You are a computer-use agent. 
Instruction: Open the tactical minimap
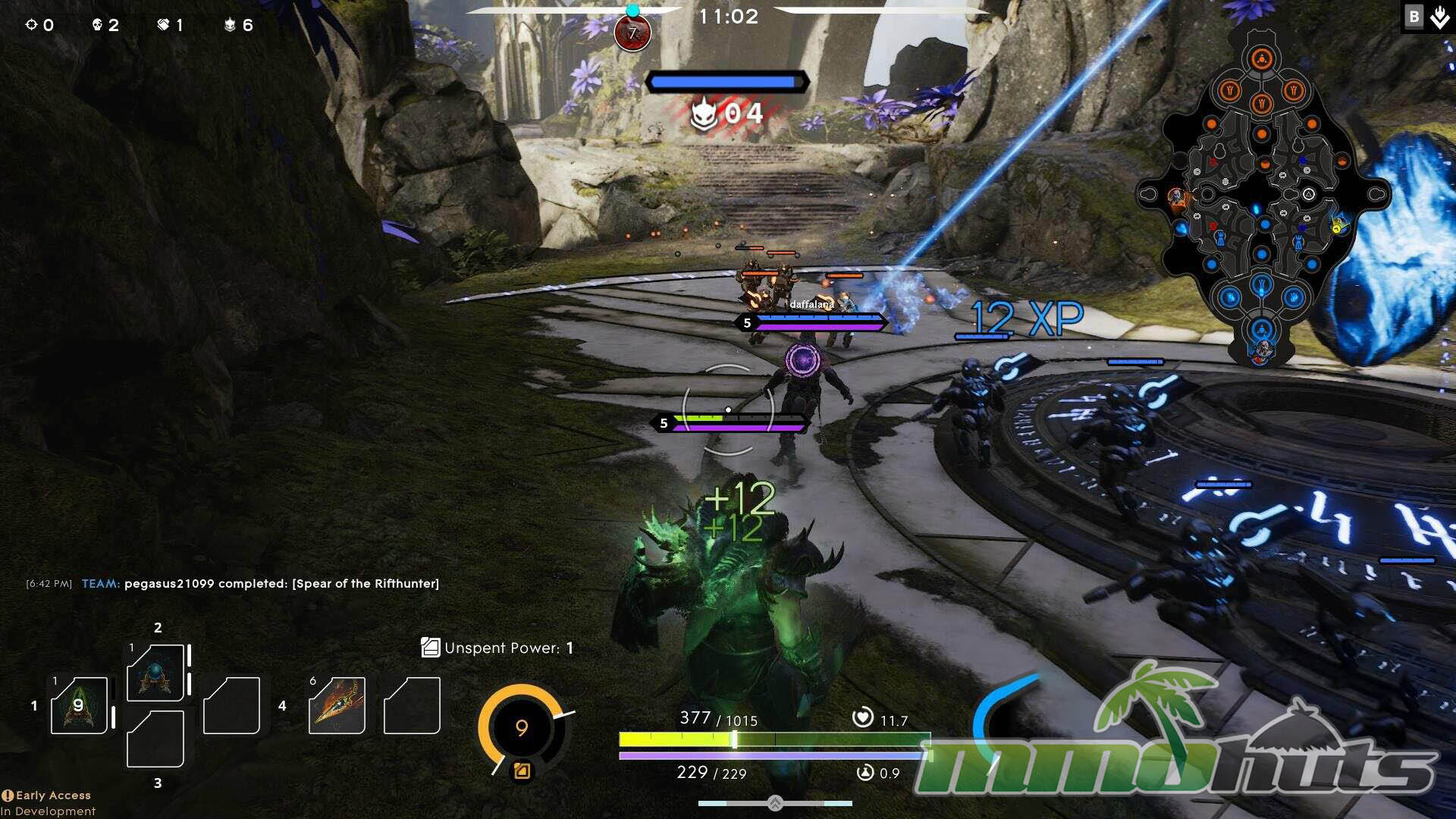point(1262,197)
